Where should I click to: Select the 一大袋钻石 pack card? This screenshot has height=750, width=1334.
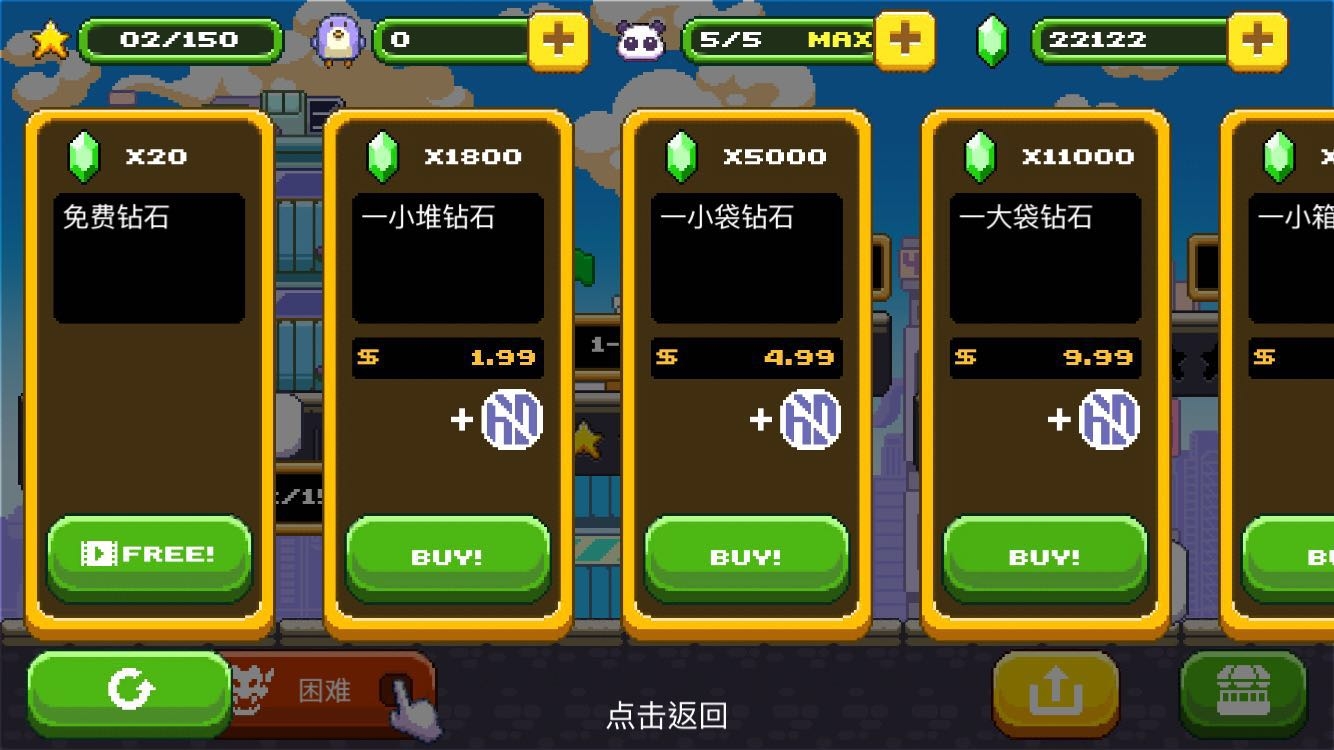tap(1044, 258)
